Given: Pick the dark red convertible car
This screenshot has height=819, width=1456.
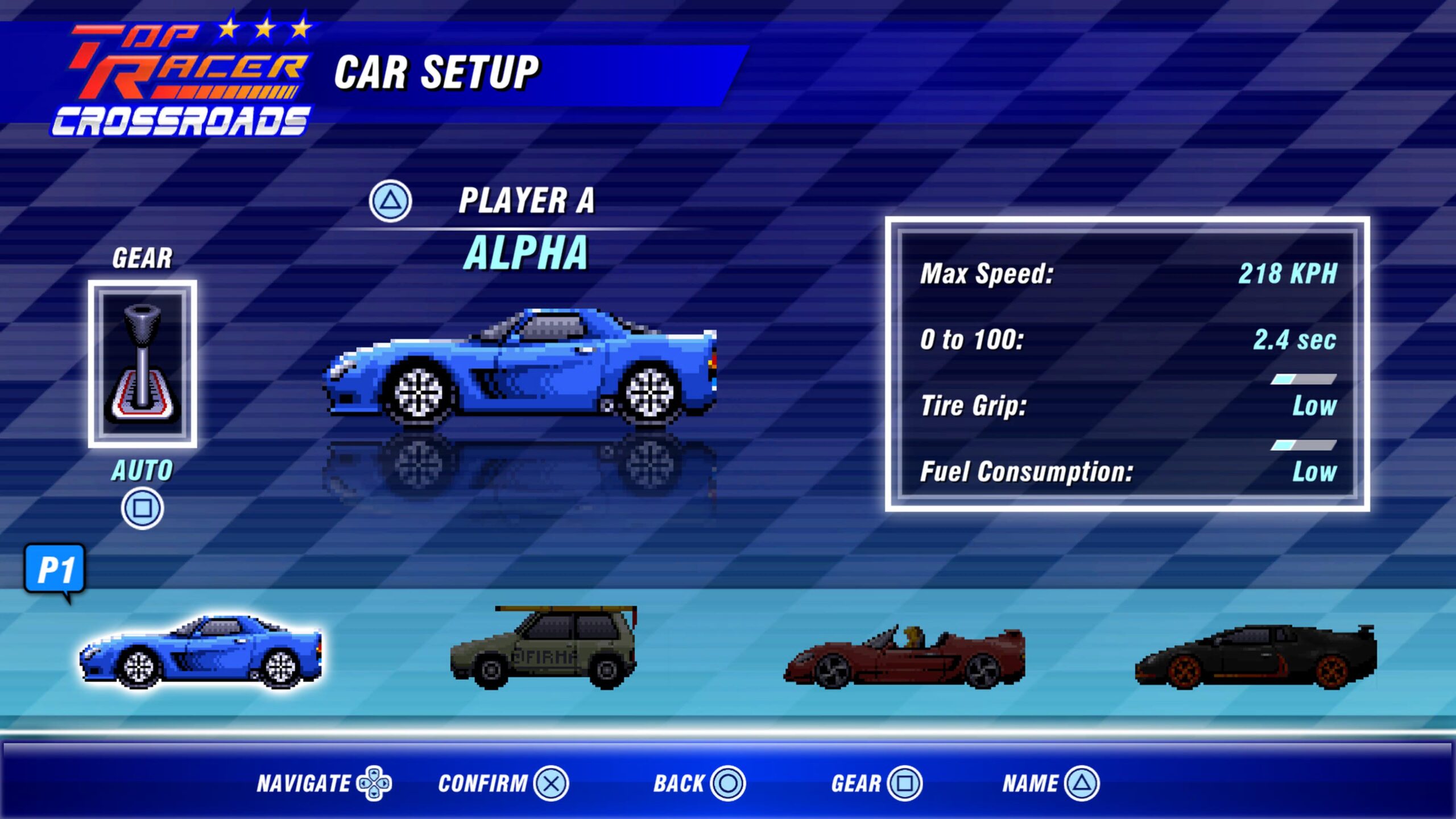Looking at the screenshot, I should coord(904,657).
